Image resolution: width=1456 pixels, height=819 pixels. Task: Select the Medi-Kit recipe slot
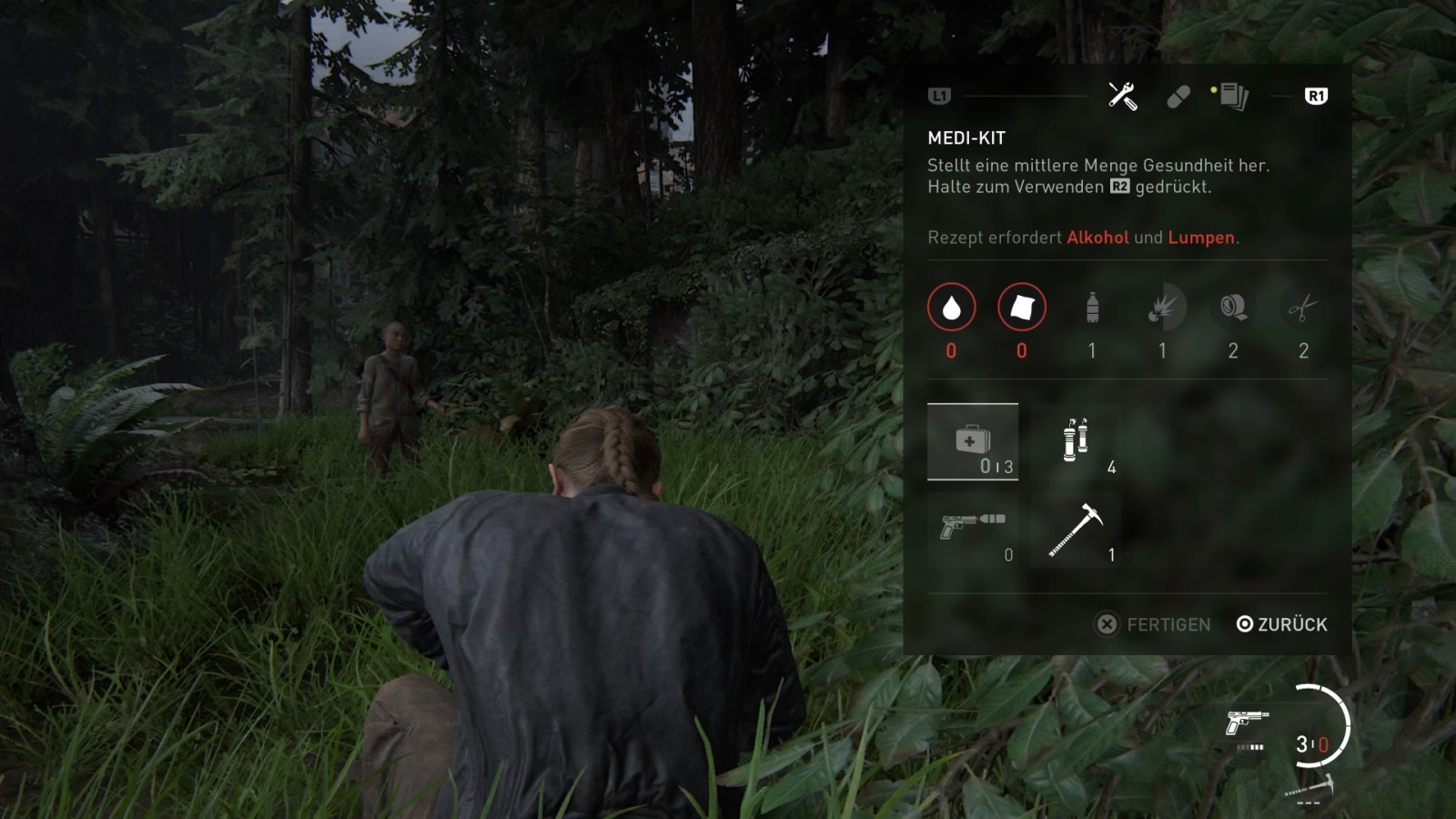pos(972,442)
